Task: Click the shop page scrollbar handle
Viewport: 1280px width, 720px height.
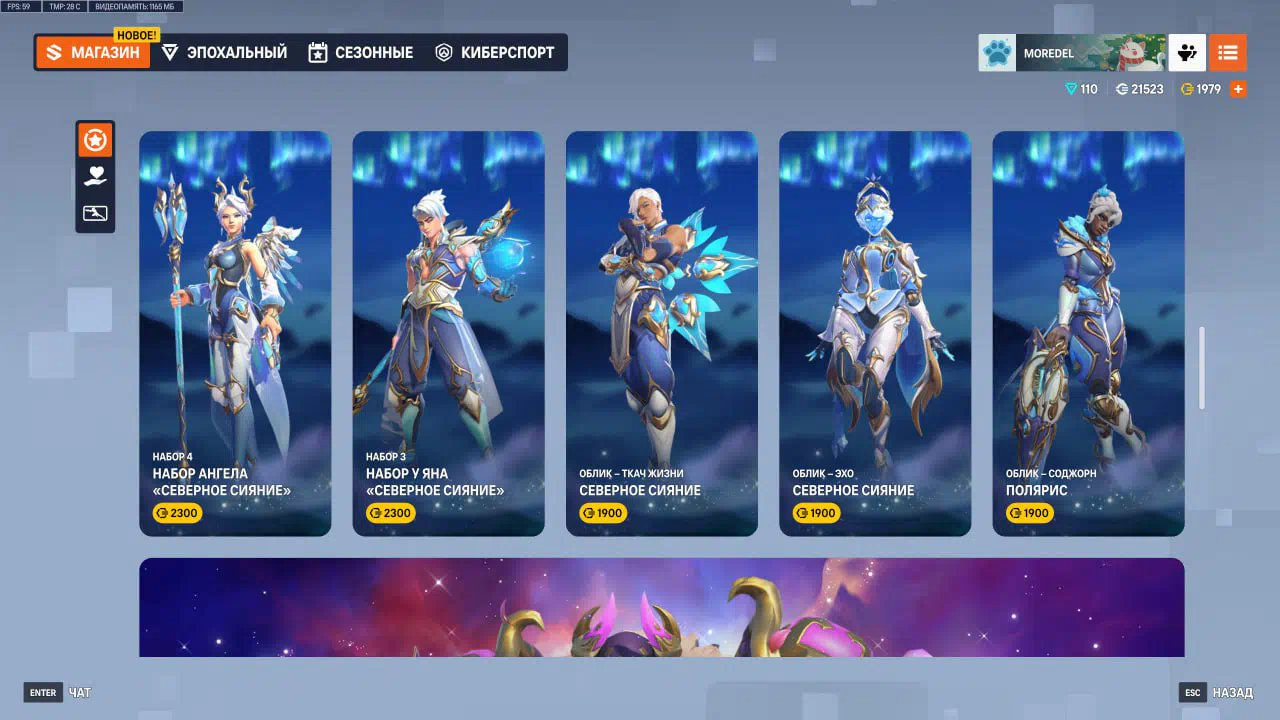Action: click(x=1202, y=367)
